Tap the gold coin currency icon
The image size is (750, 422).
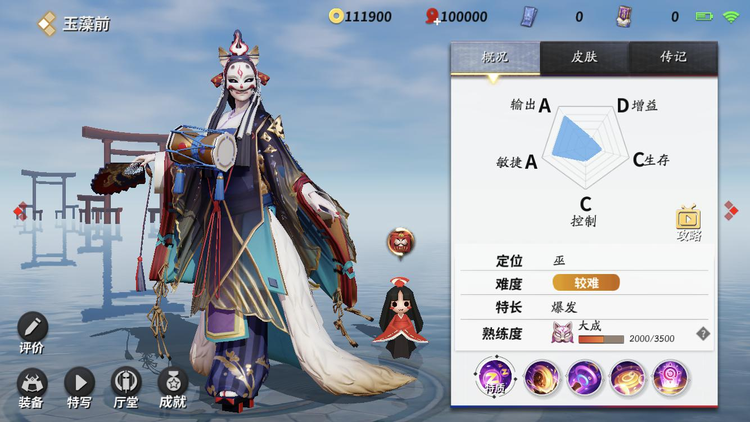point(336,16)
